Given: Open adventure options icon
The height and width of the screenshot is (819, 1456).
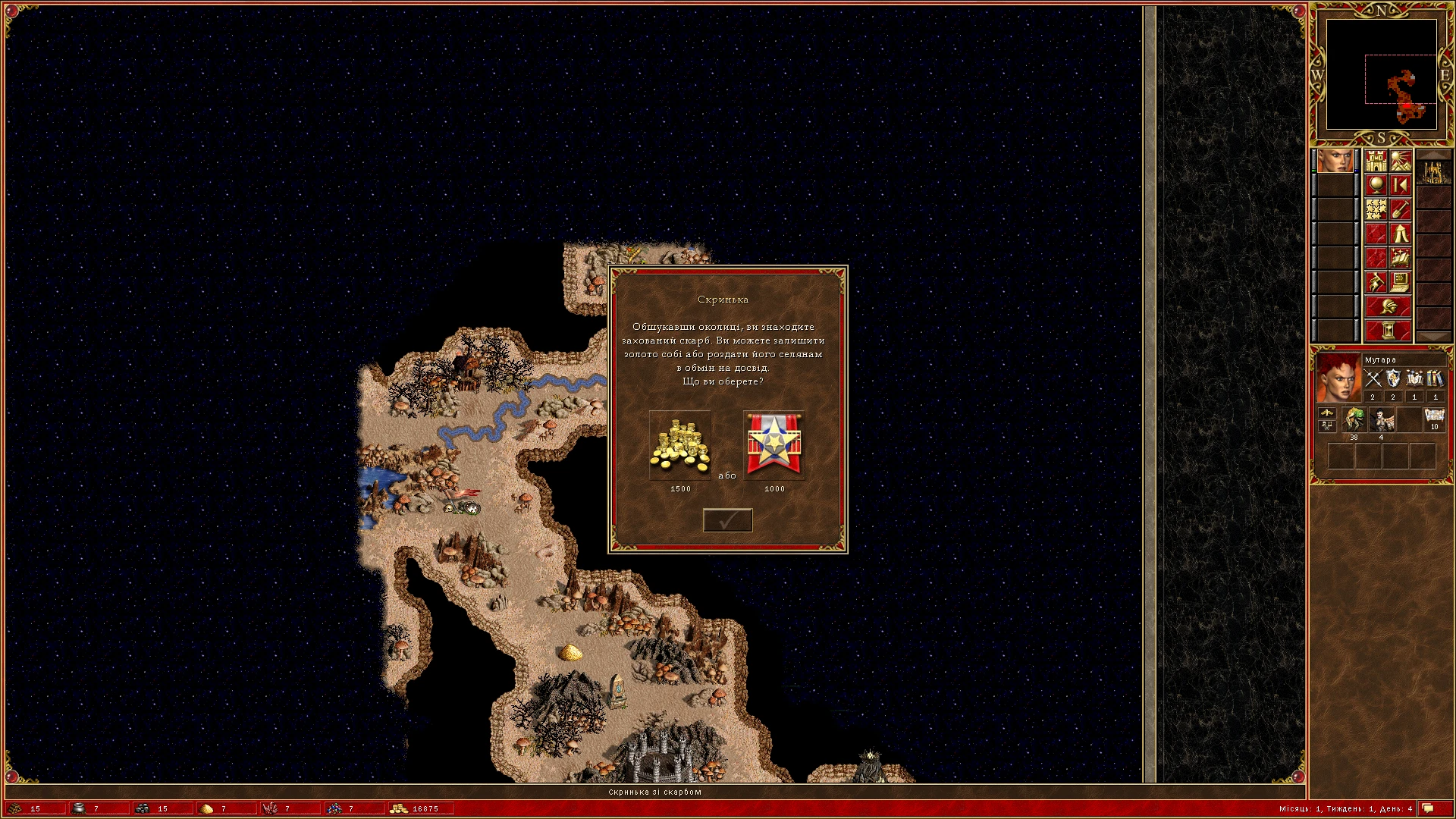Looking at the screenshot, I should click(1375, 282).
